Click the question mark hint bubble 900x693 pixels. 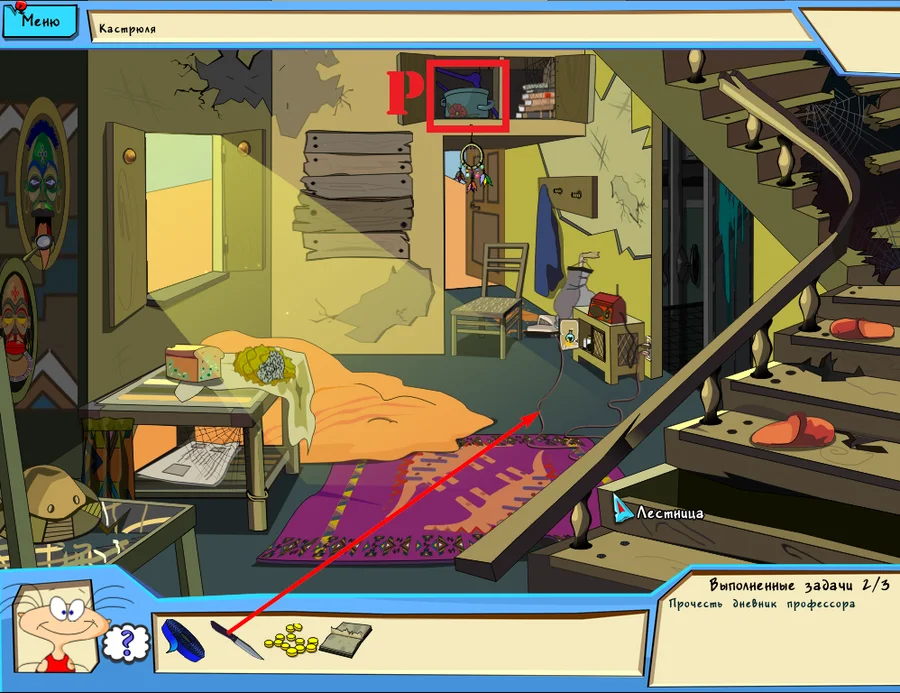(126, 642)
